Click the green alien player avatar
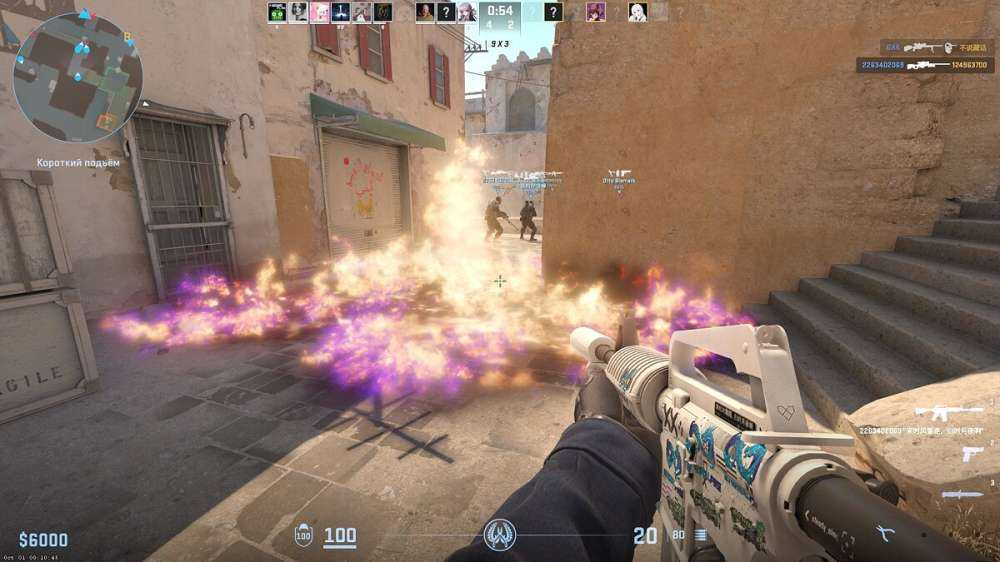 pyautogui.click(x=277, y=12)
